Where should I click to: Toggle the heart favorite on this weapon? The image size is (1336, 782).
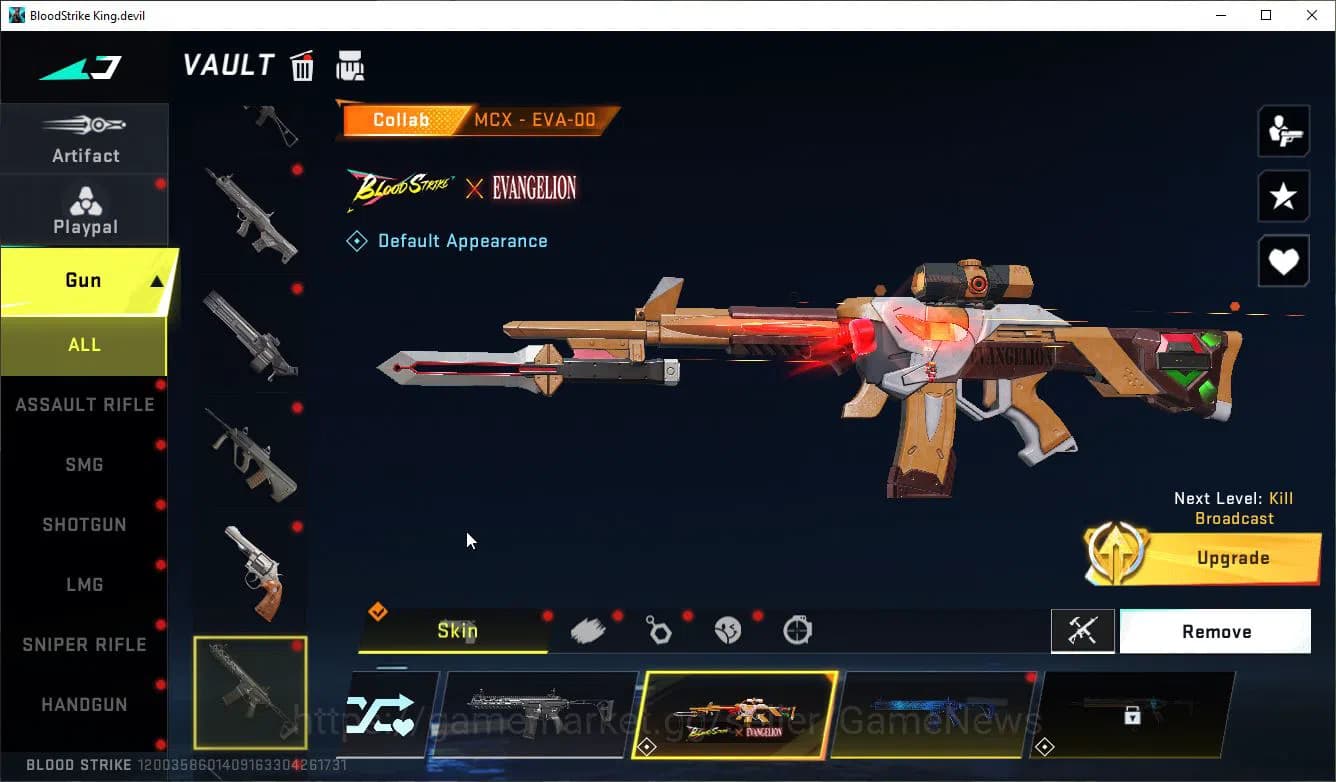[1283, 261]
